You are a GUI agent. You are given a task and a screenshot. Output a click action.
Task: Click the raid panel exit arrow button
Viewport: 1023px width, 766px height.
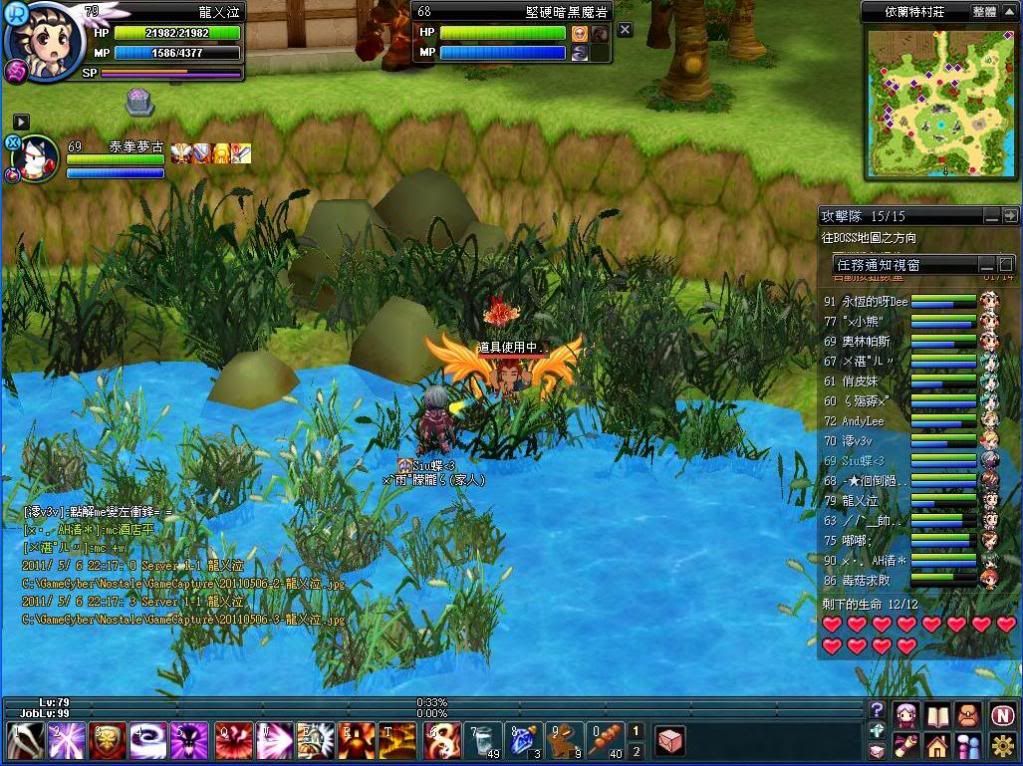pos(1010,215)
